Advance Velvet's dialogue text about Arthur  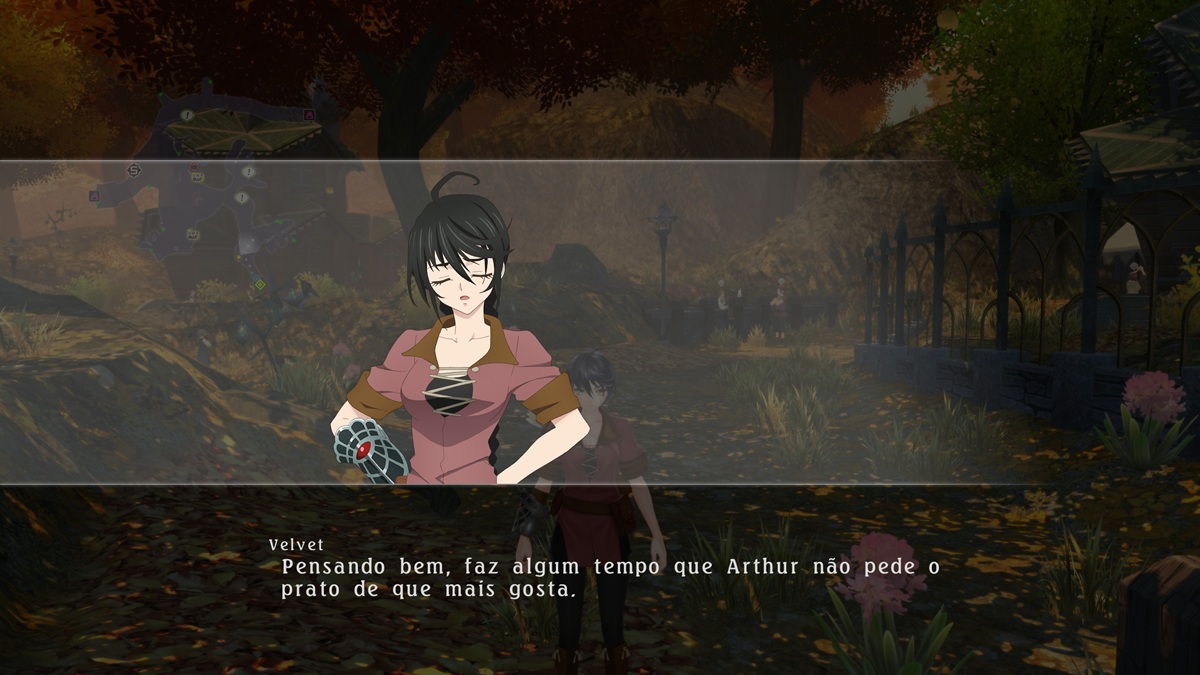(610, 578)
